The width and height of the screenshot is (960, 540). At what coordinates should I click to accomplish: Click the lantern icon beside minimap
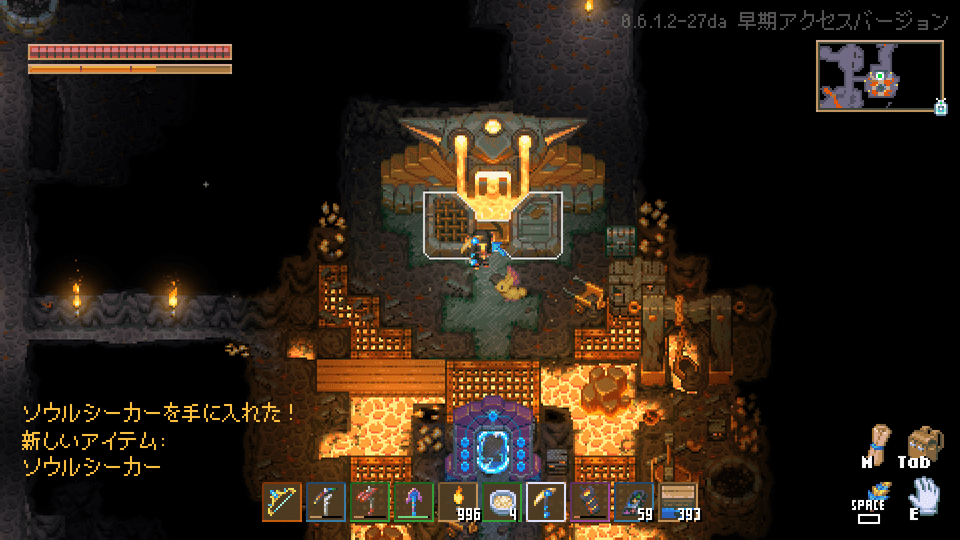(940, 107)
